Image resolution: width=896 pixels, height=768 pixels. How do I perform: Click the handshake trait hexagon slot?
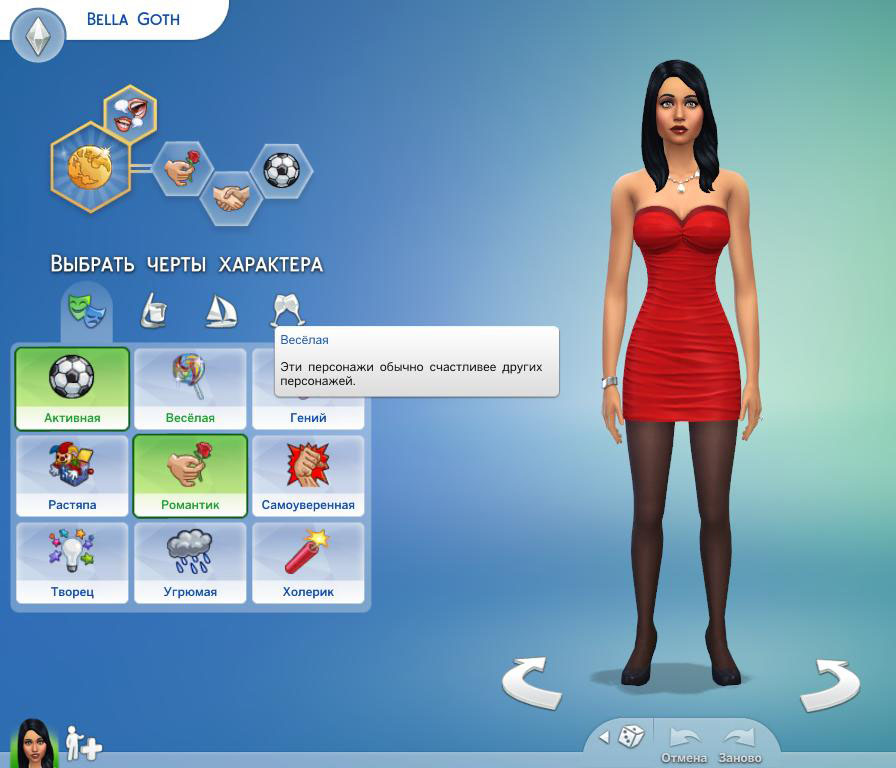(232, 197)
